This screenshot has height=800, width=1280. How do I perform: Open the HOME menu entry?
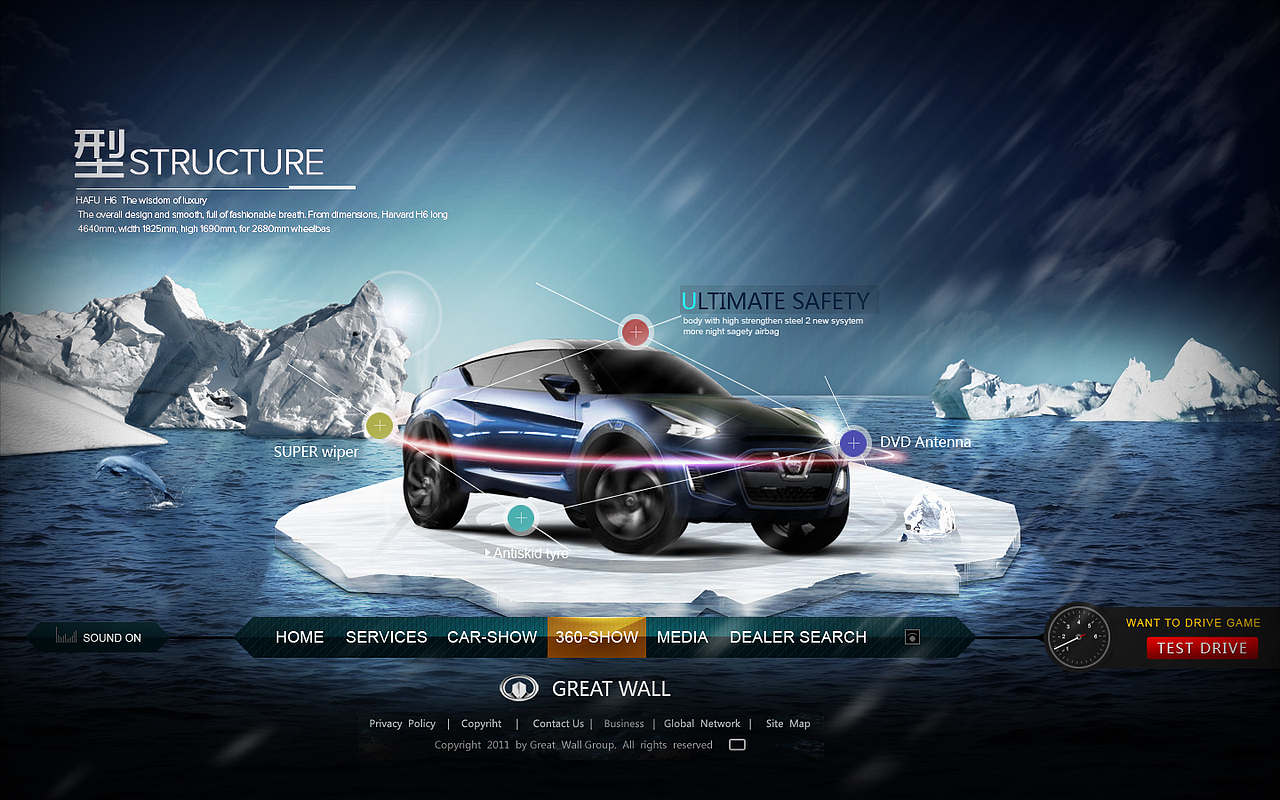point(300,637)
